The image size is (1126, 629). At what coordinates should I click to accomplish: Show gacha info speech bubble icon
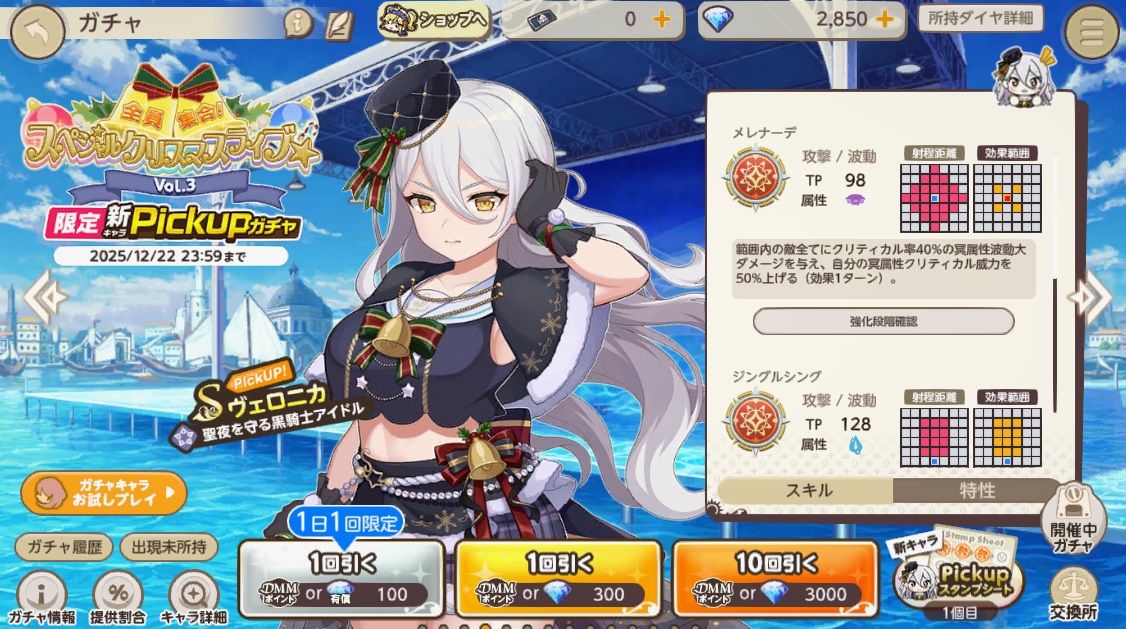(x=298, y=23)
